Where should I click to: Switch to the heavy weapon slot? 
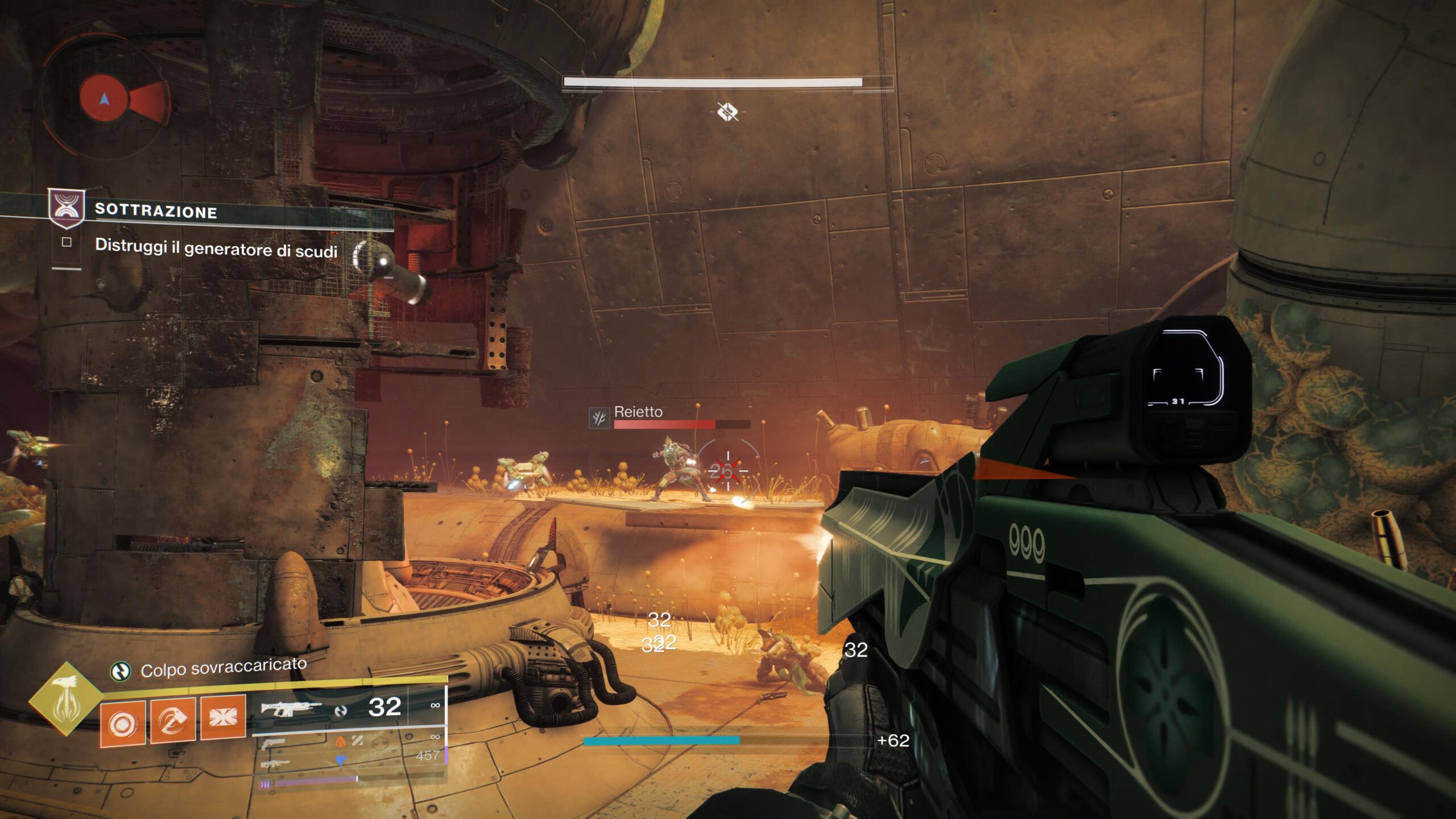tap(275, 764)
